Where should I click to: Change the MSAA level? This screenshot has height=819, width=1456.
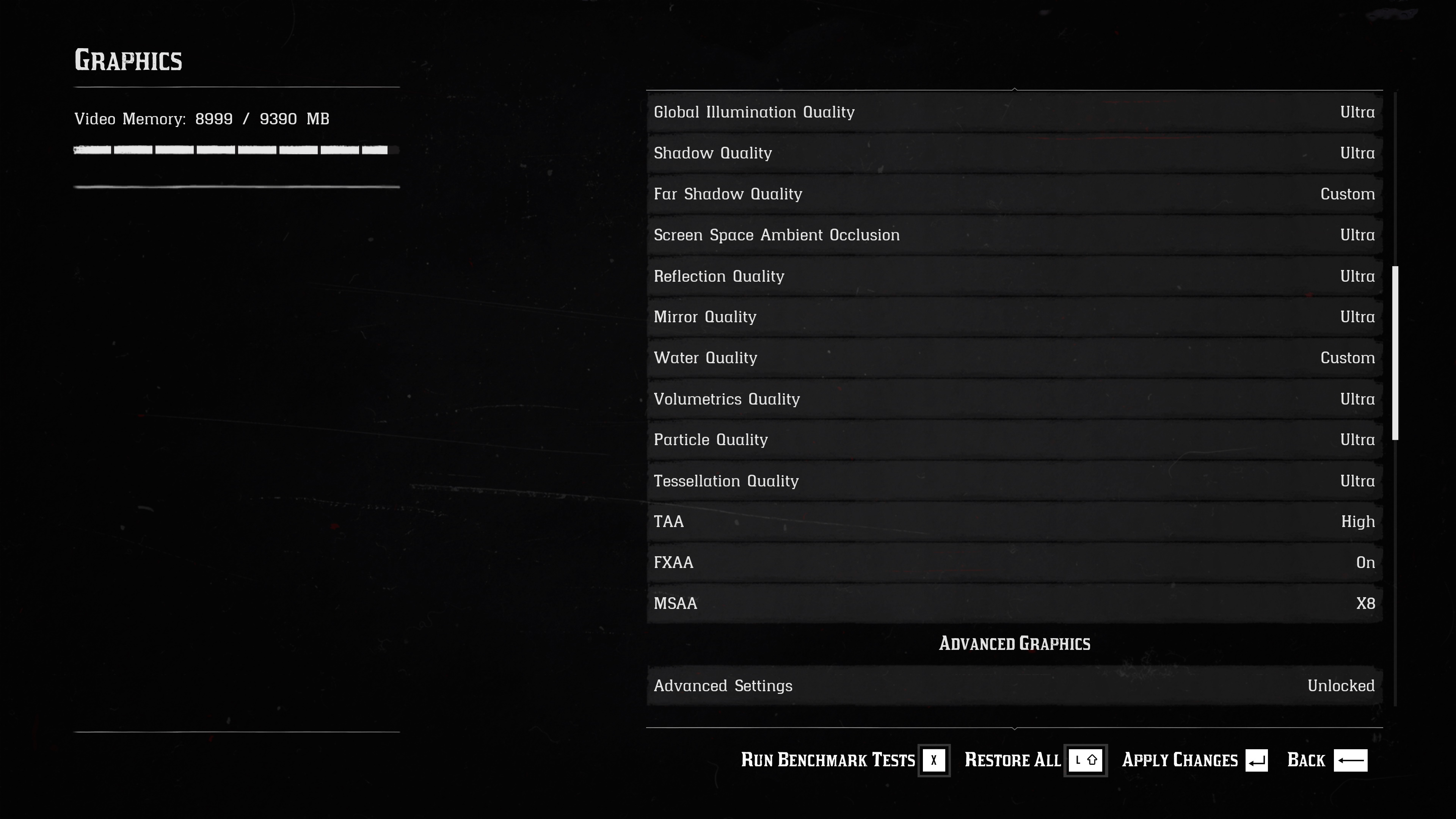(1014, 604)
